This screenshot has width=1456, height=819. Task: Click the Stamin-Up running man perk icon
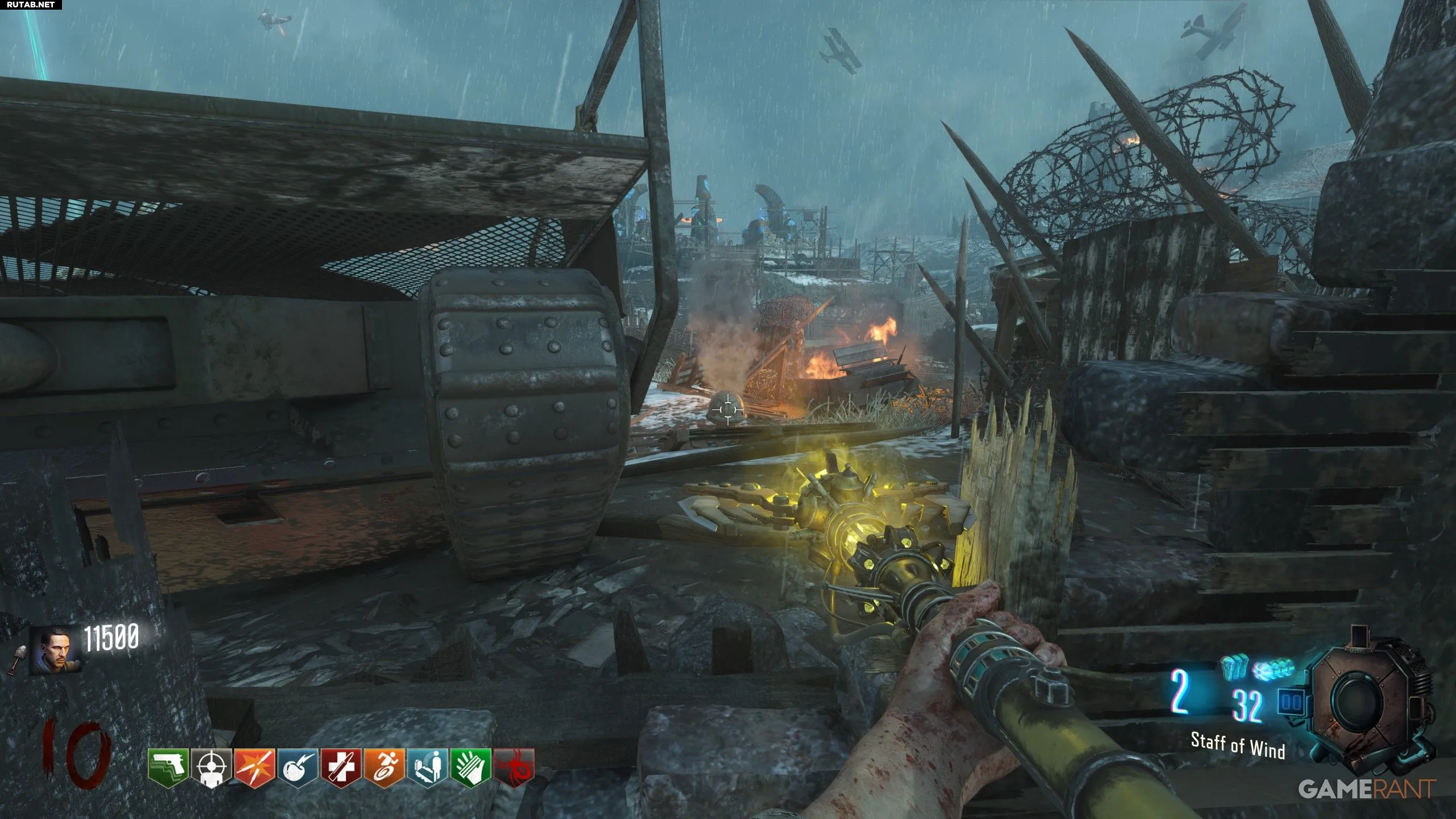point(384,767)
